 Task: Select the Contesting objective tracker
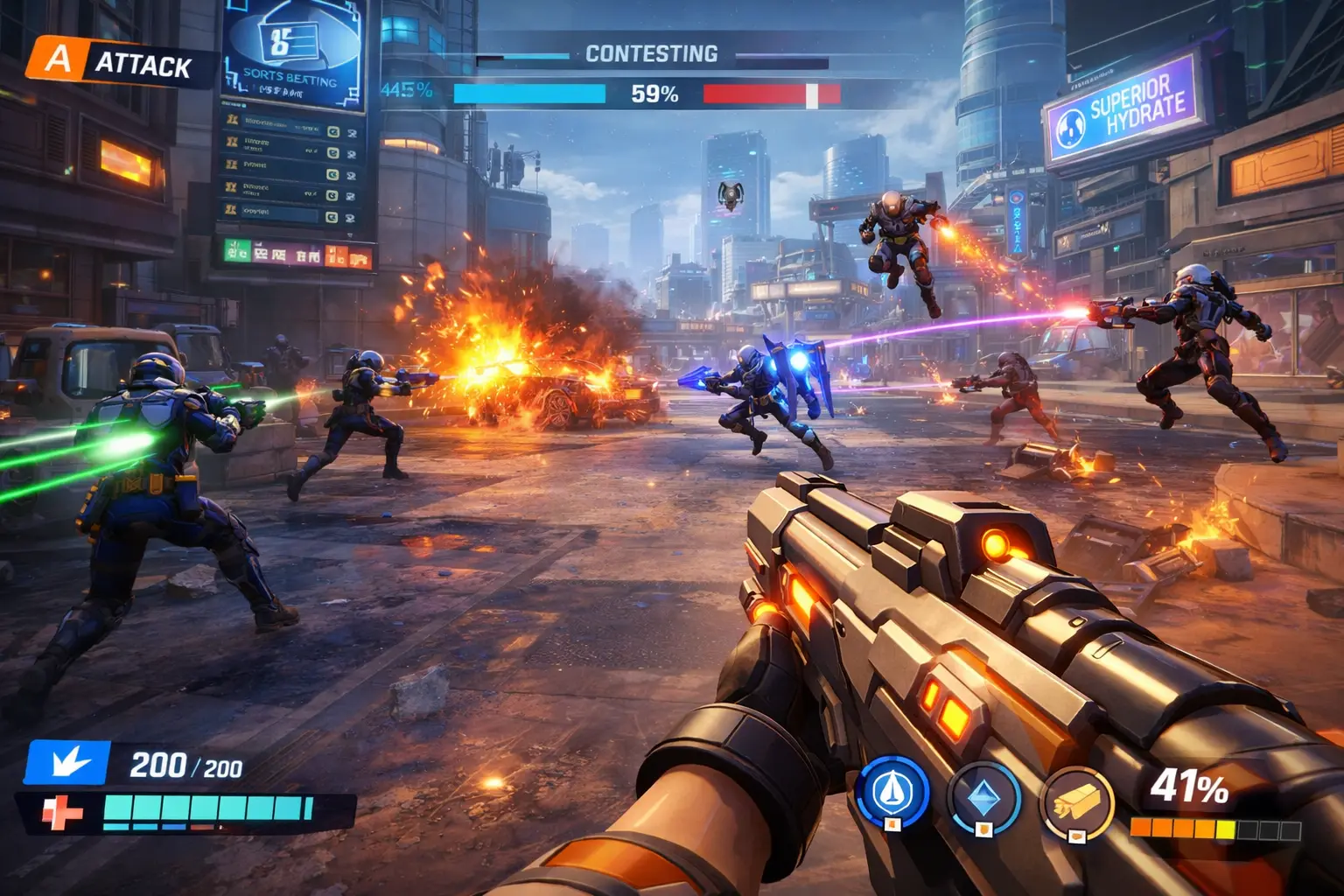click(651, 54)
